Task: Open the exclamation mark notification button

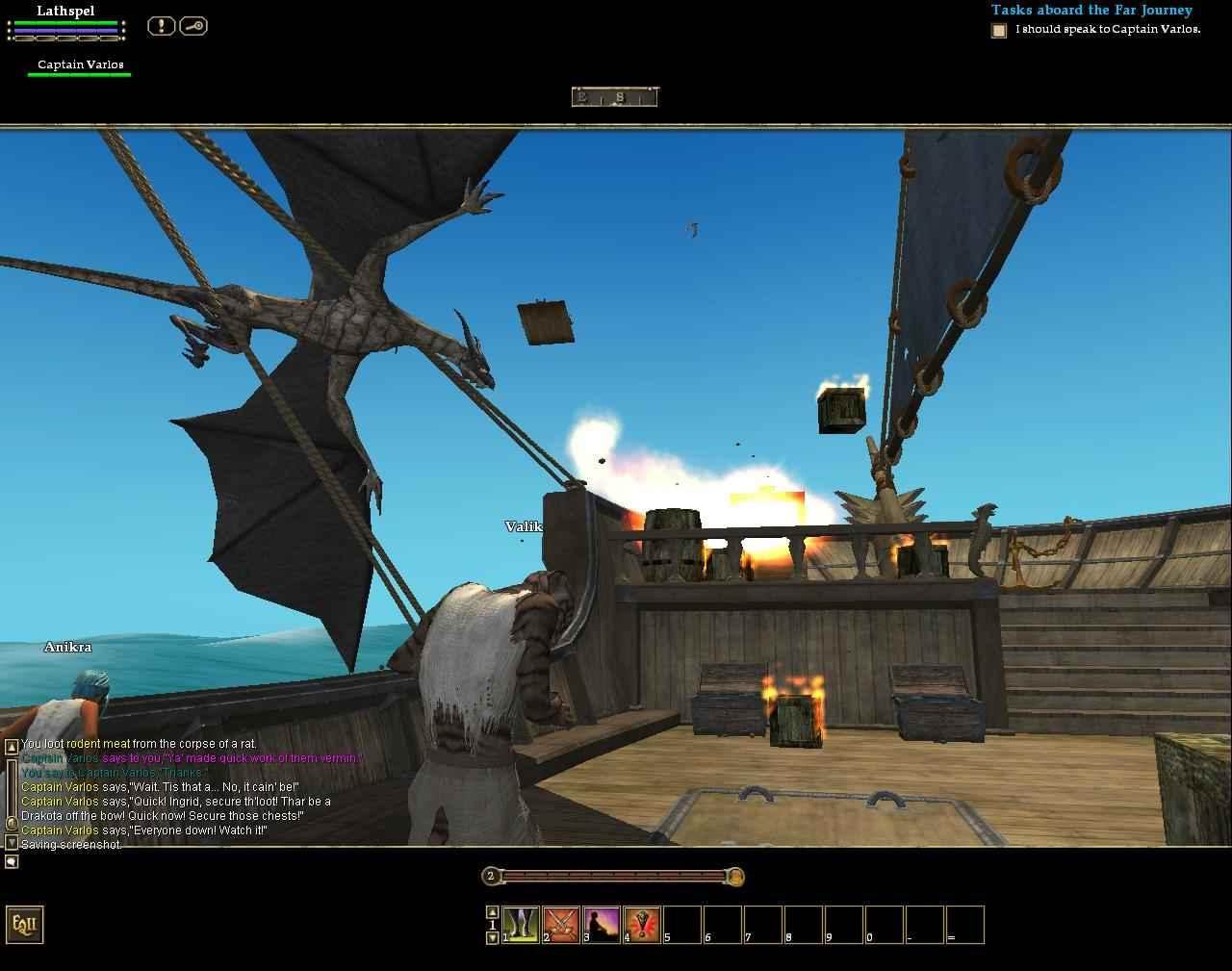Action: [161, 26]
